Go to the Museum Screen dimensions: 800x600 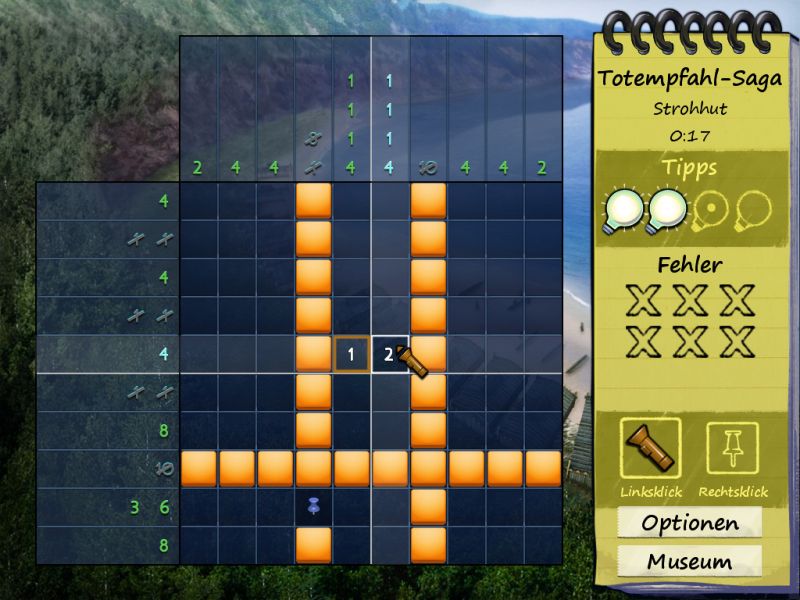690,561
